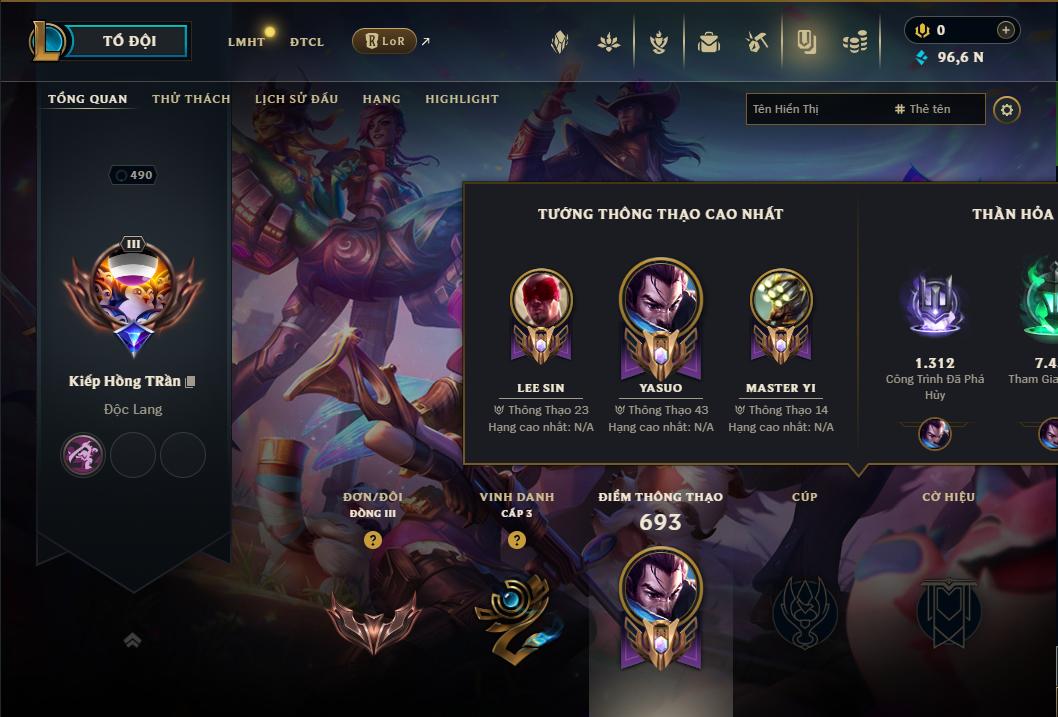Open the CỜ HIỆU banner slot

pyautogui.click(x=948, y=612)
